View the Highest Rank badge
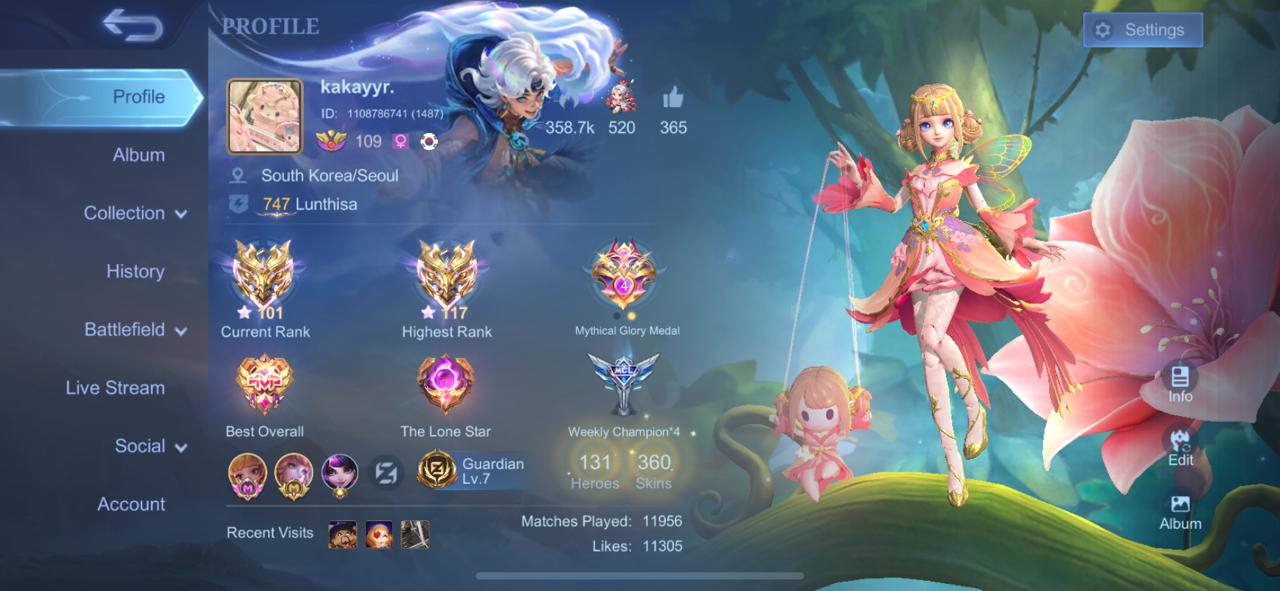The width and height of the screenshot is (1280, 591). click(446, 278)
